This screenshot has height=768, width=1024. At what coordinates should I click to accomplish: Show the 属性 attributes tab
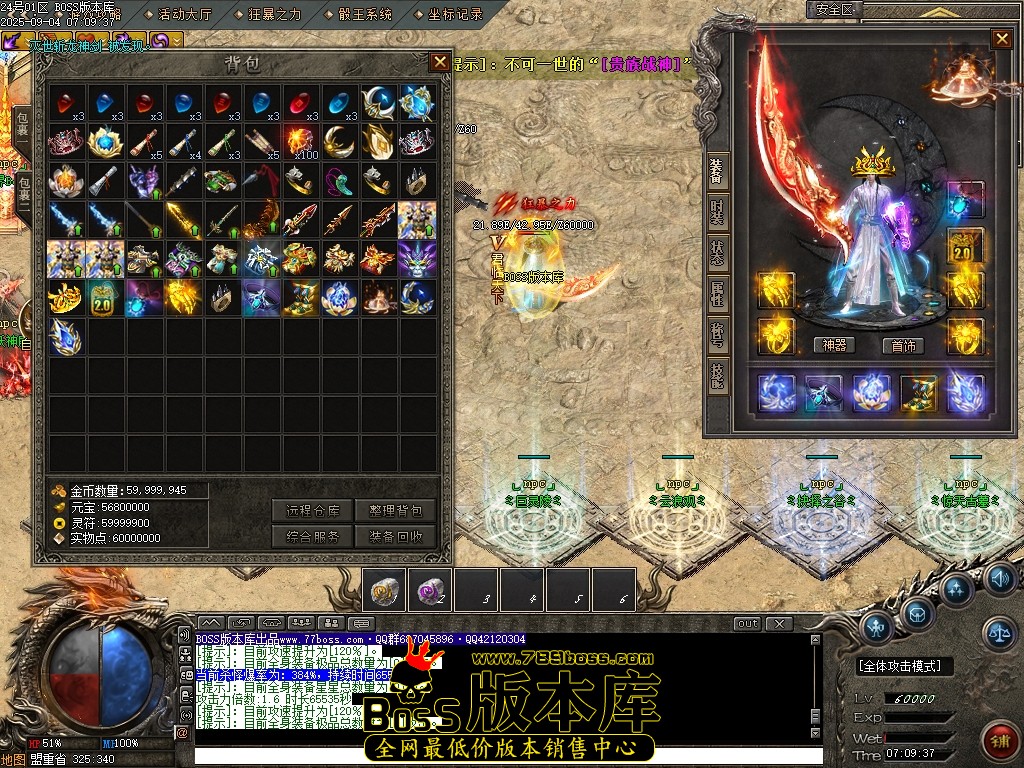point(717,293)
